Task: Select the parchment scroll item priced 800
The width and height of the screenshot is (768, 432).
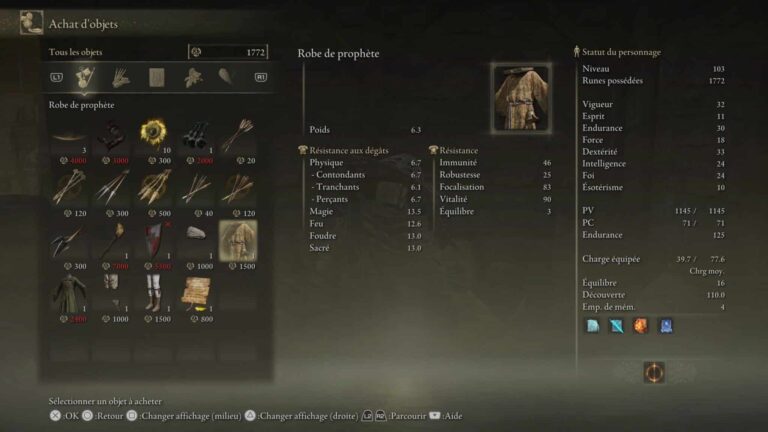Action: tap(195, 295)
